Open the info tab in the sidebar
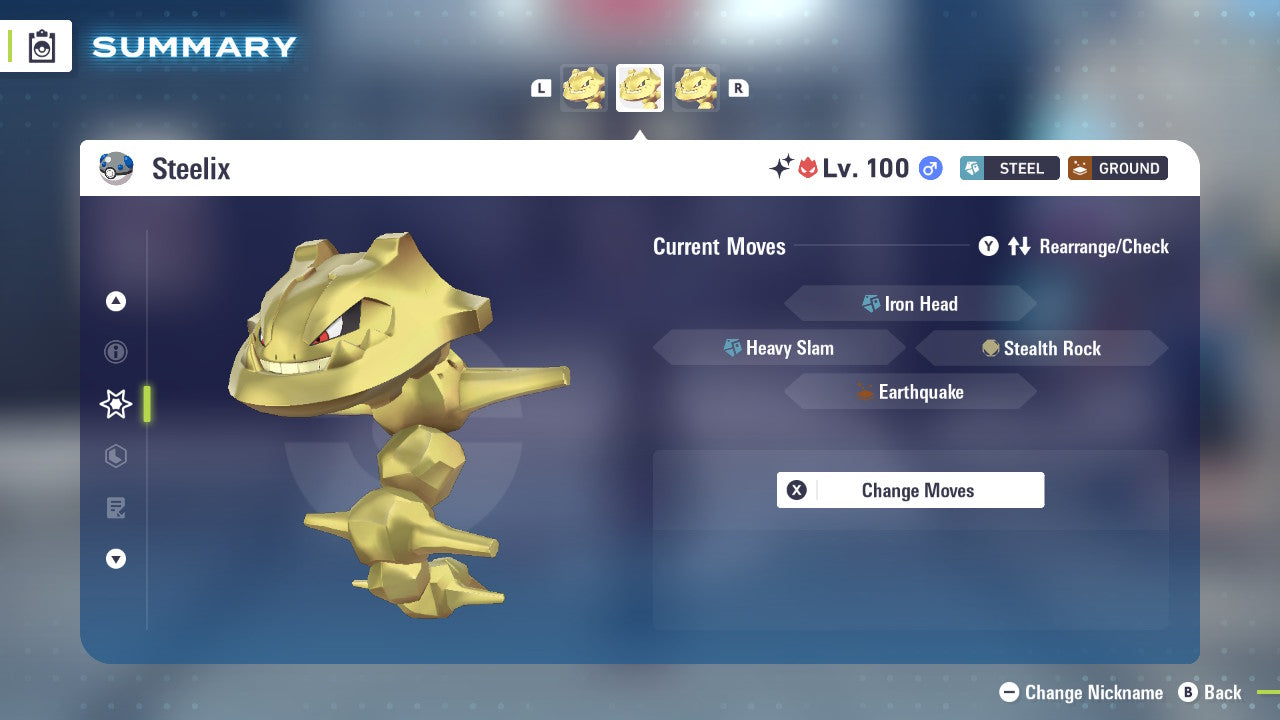This screenshot has width=1280, height=720. pyautogui.click(x=116, y=352)
